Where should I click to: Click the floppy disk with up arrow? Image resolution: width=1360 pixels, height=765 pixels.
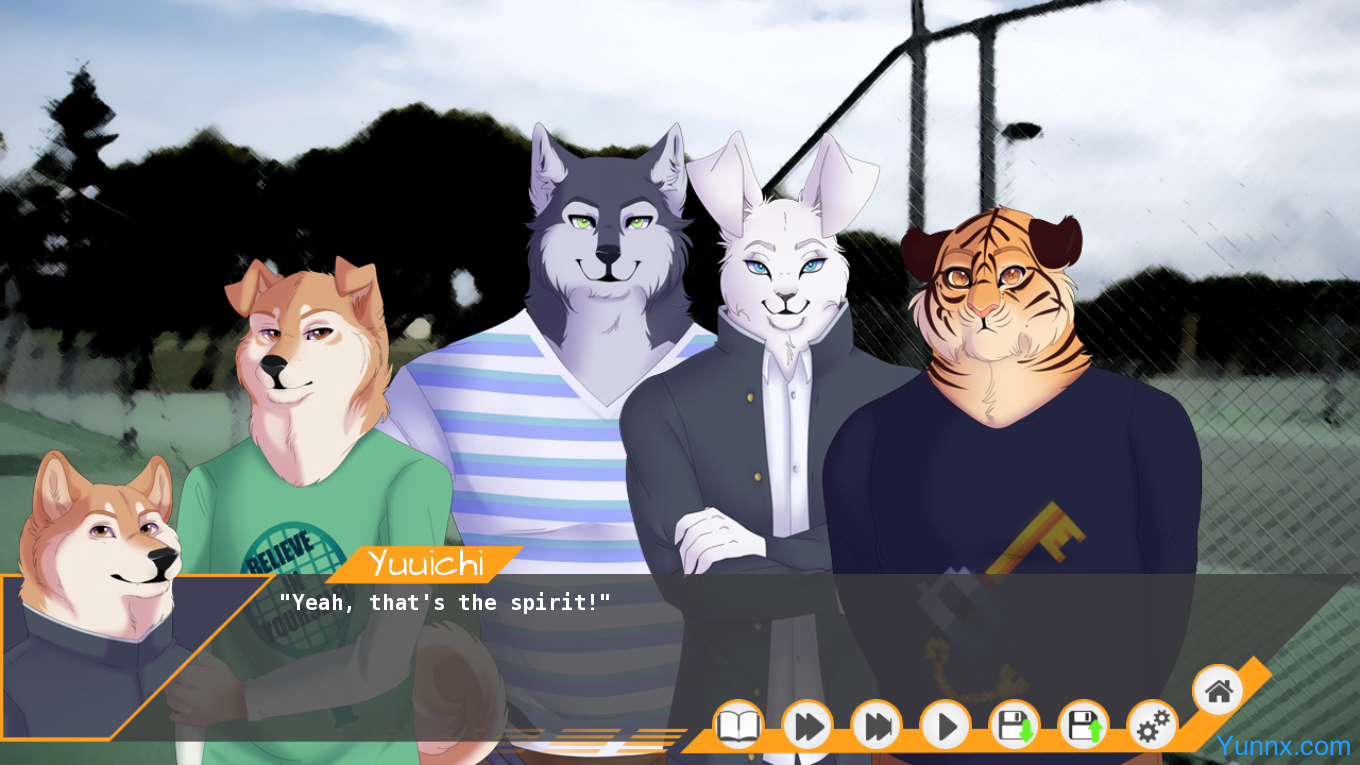(x=1083, y=725)
